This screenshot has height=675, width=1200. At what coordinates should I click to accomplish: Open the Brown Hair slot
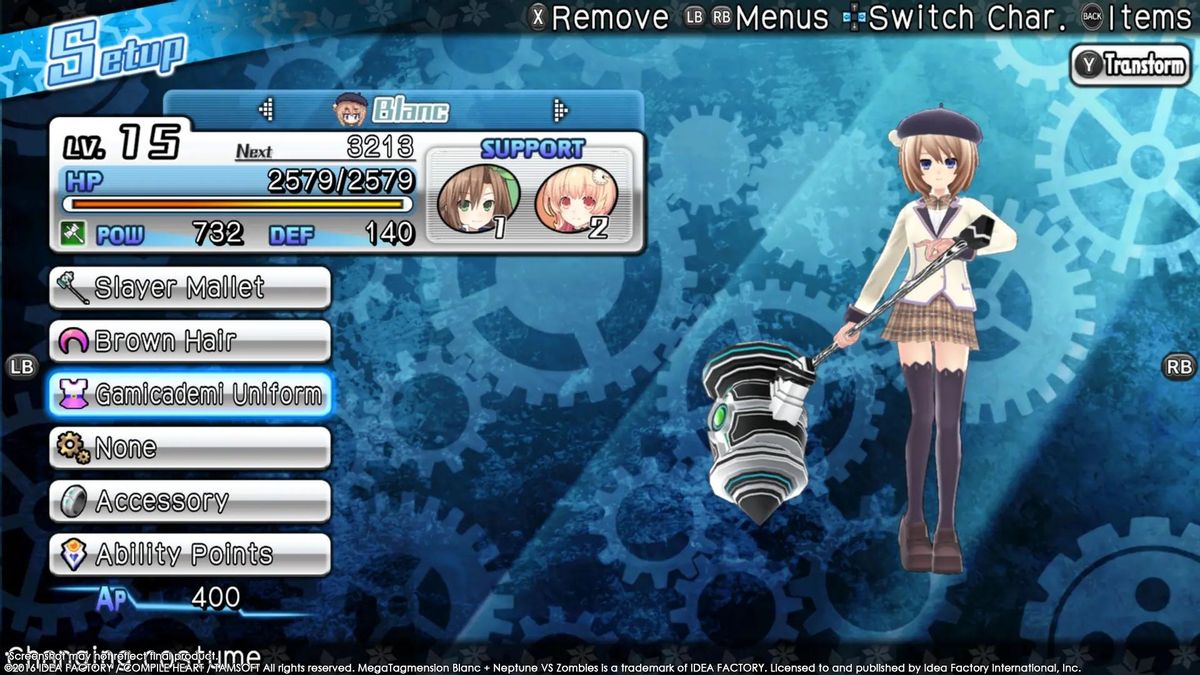click(x=190, y=341)
